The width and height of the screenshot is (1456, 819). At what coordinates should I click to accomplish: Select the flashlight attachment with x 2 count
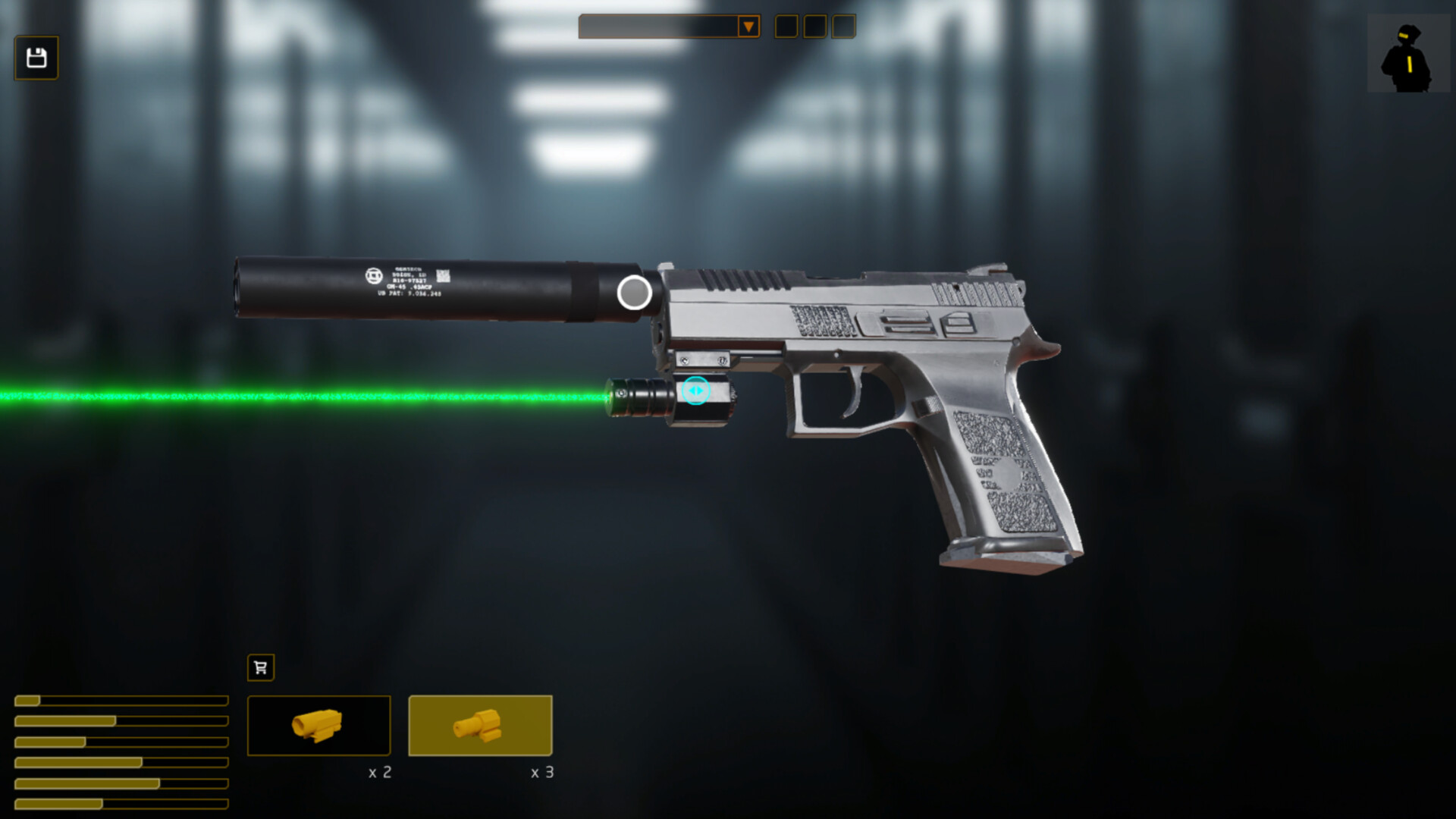point(318,726)
